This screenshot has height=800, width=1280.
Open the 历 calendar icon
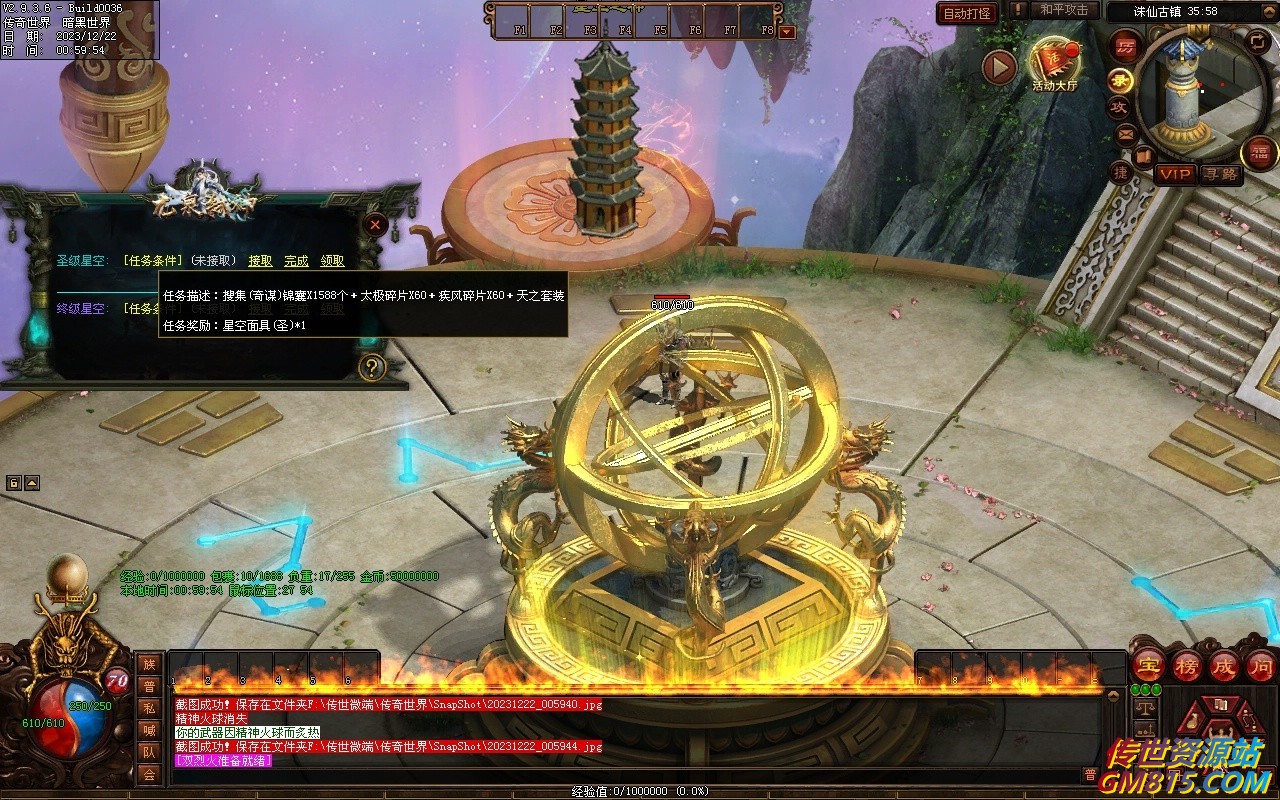(1126, 46)
